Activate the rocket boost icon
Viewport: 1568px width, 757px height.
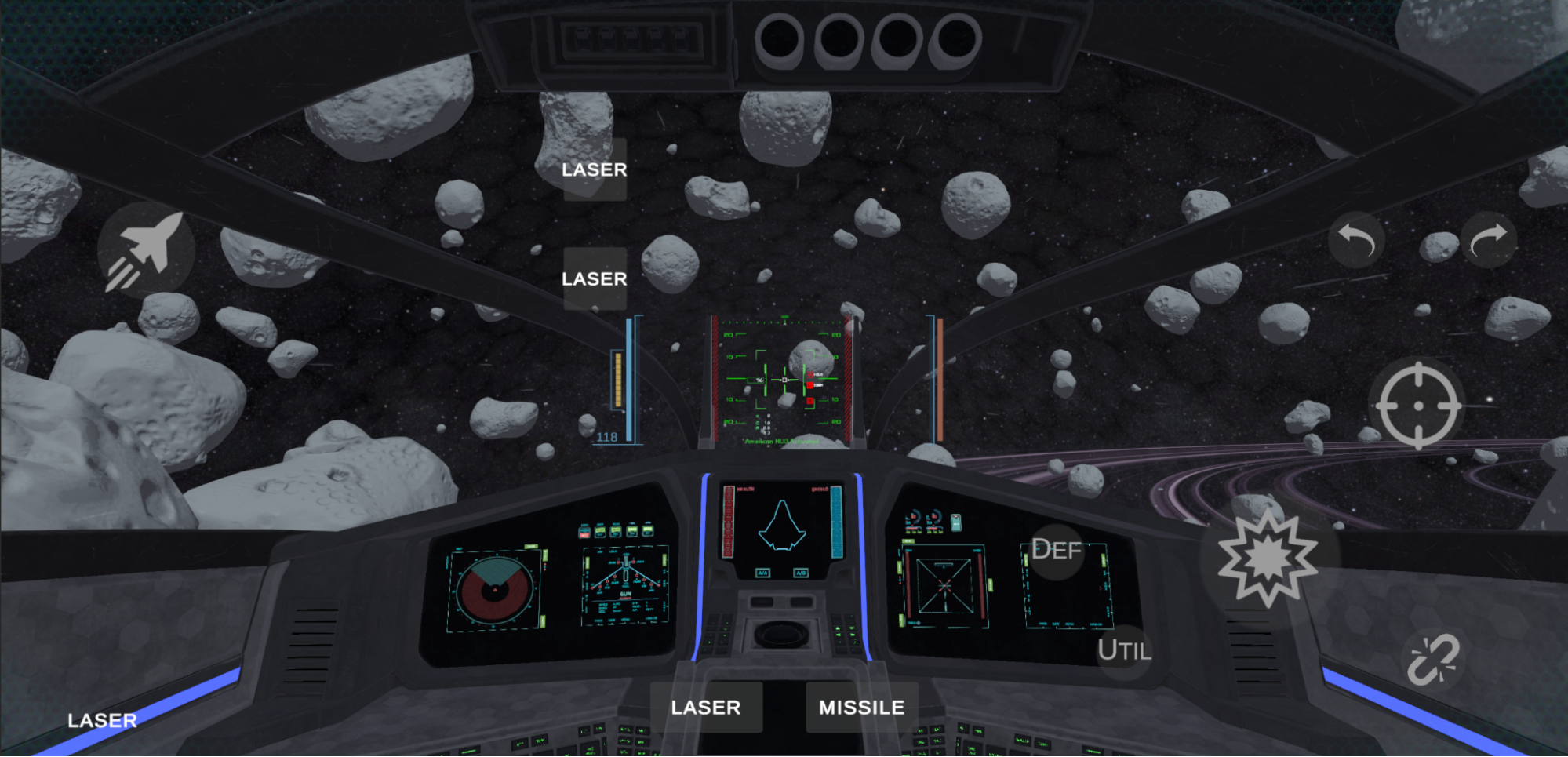click(x=145, y=250)
